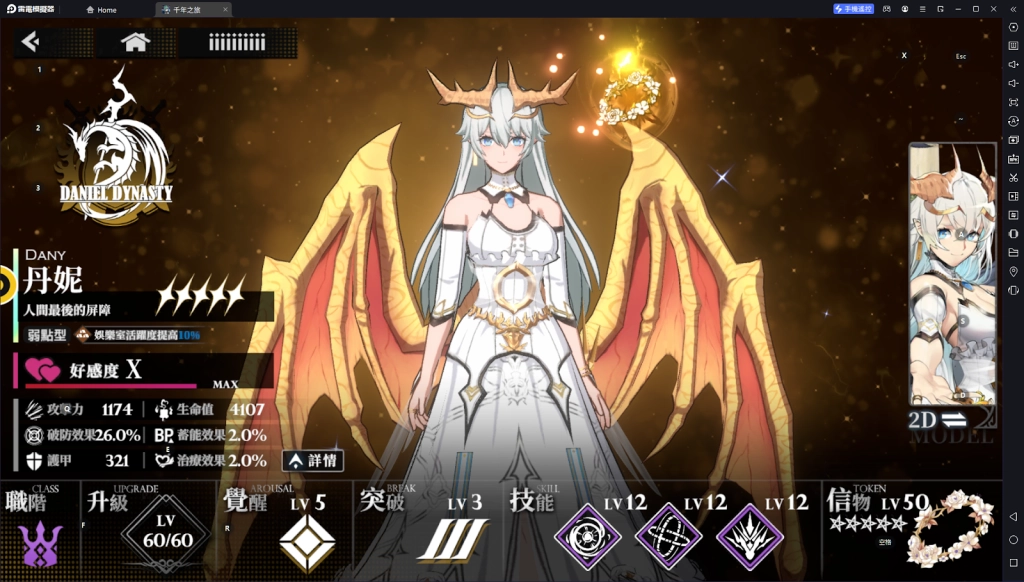The image size is (1024, 582).
Task: Go back with the arrow button
Action: [31, 42]
